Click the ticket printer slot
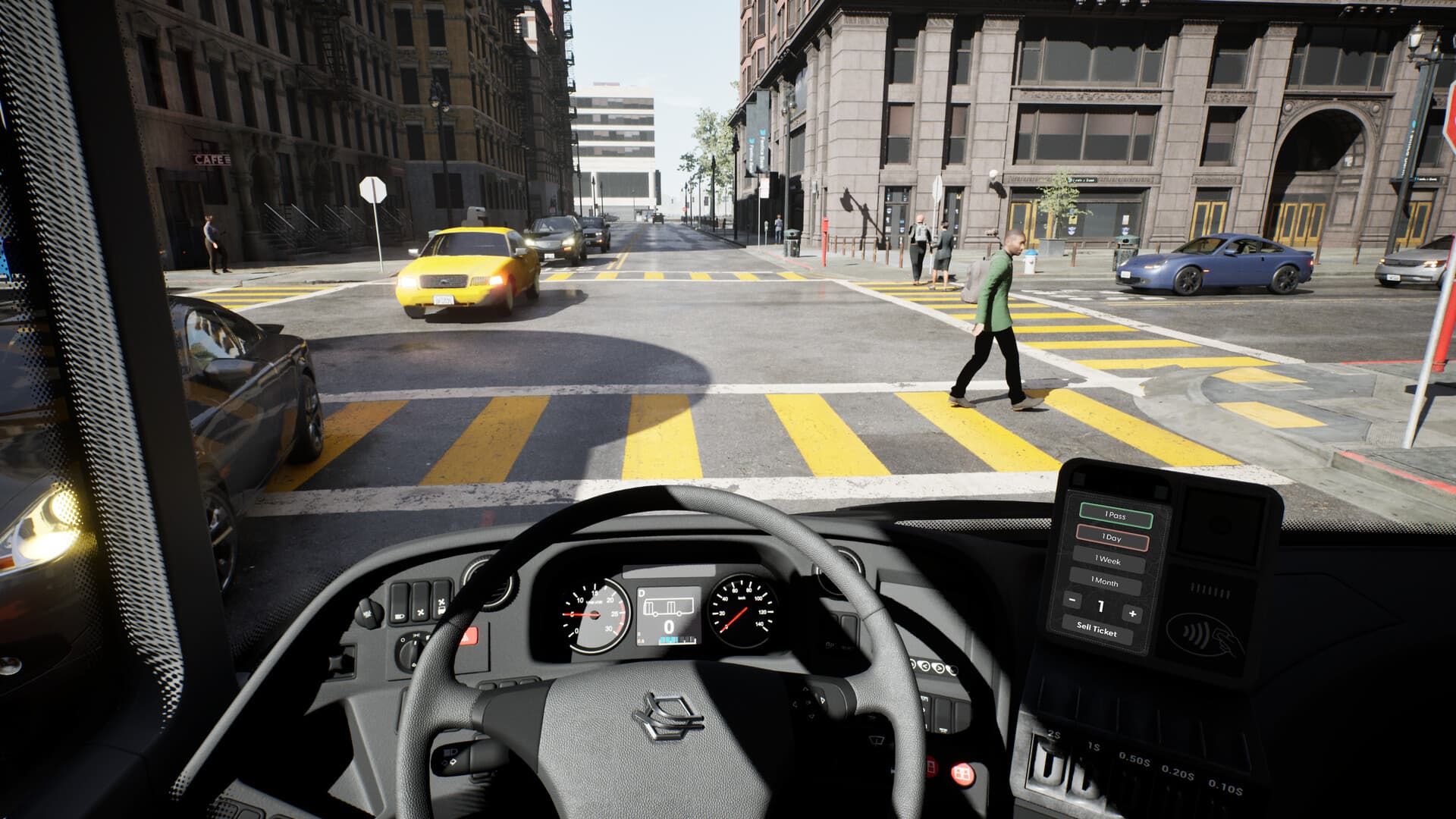 [x=1210, y=589]
